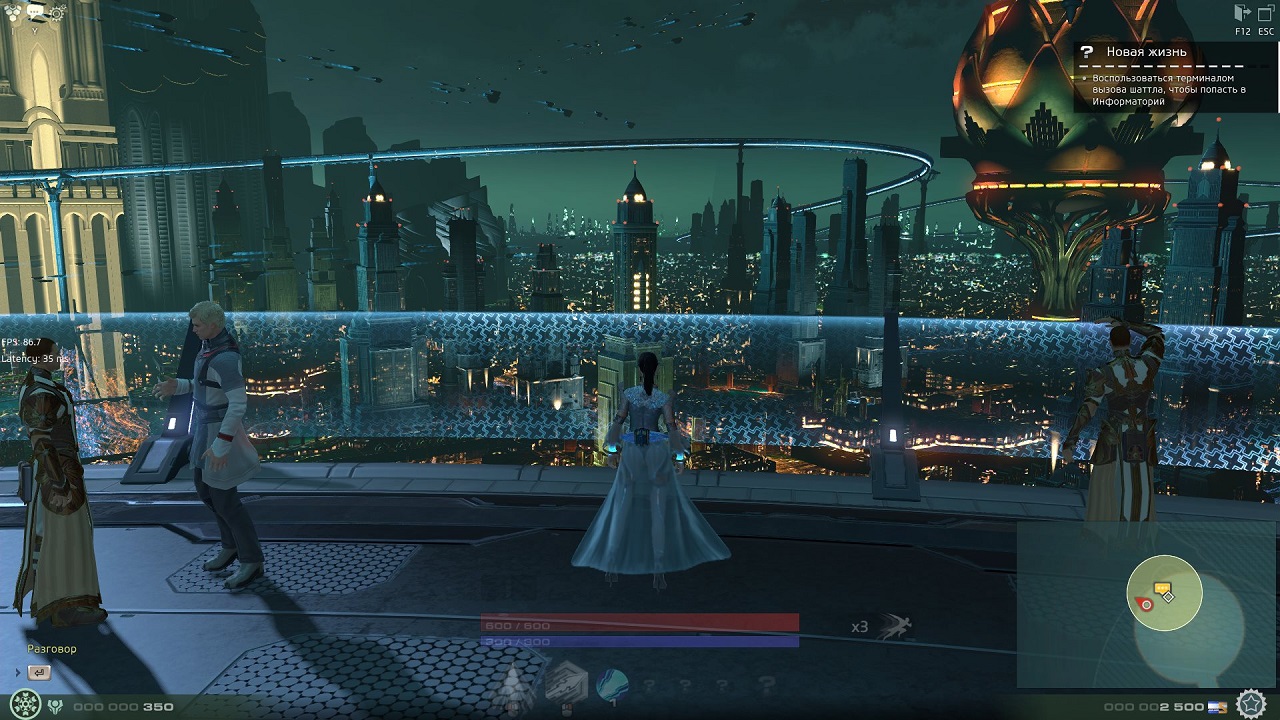The width and height of the screenshot is (1280, 720).
Task: Open the quest tracker "Новая жизнь"
Action: [x=1146, y=52]
